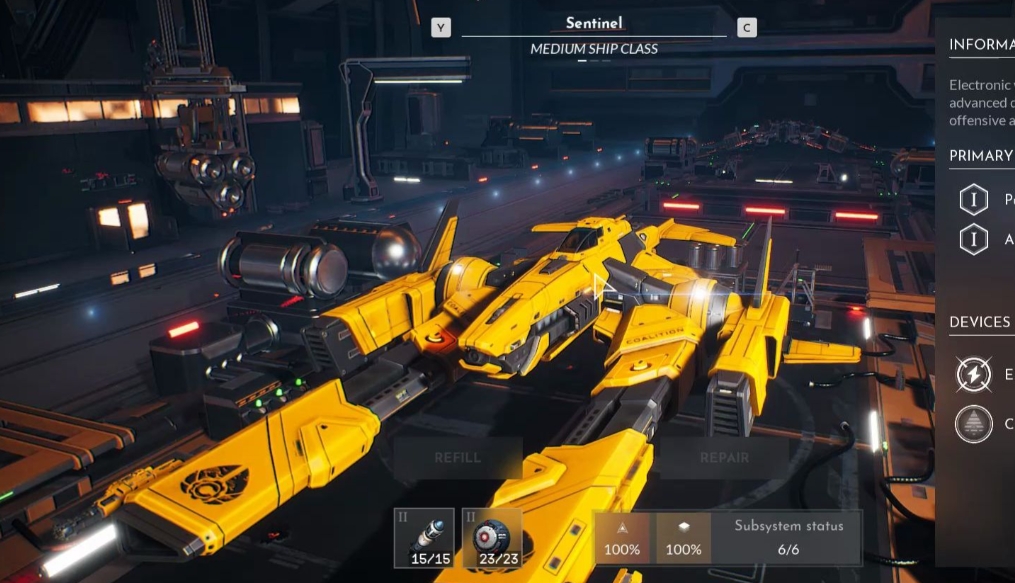Image resolution: width=1015 pixels, height=583 pixels.
Task: Choose the crossed lightning bolt device icon
Action: coord(973,374)
